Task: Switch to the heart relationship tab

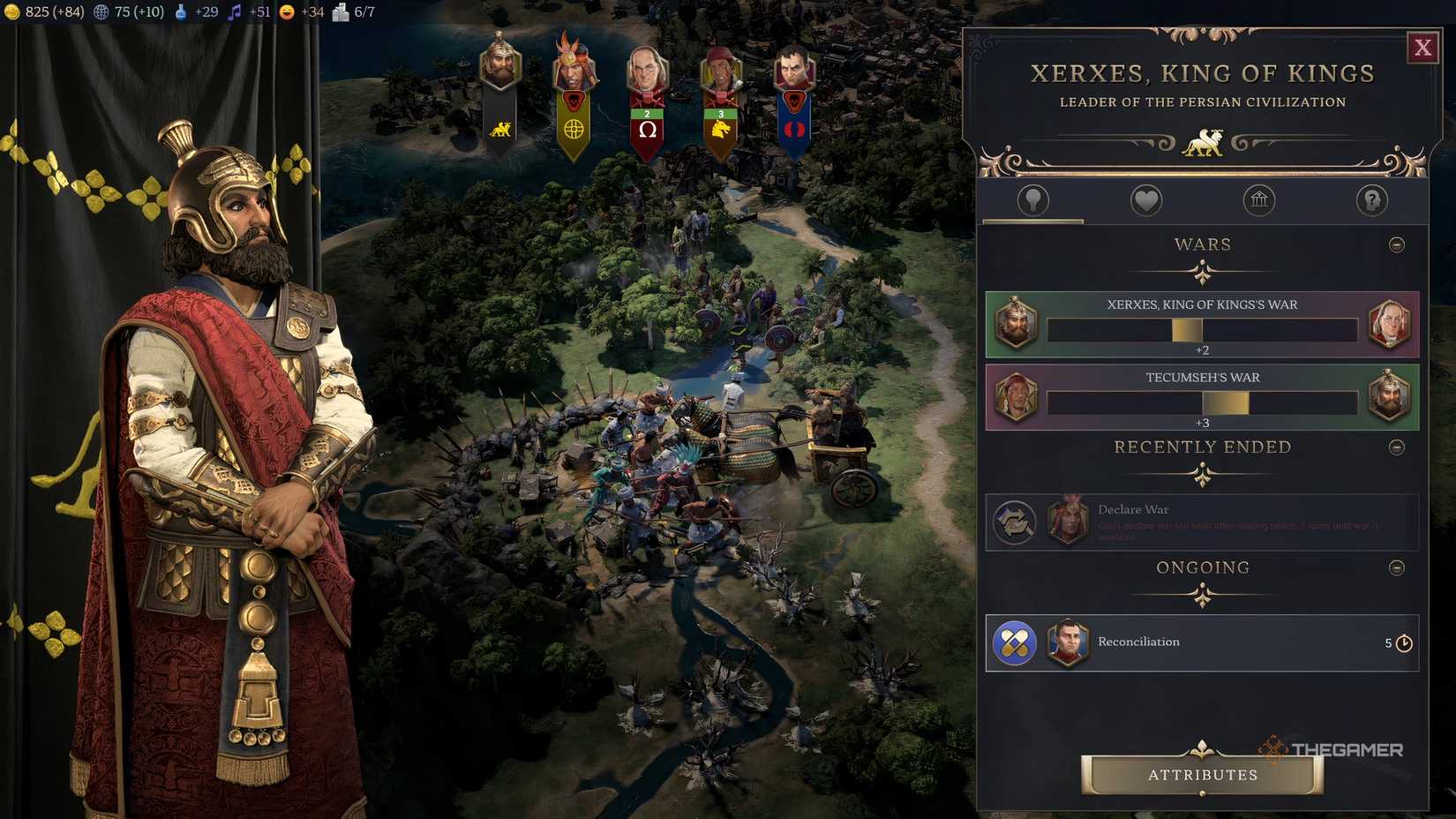Action: click(1145, 200)
